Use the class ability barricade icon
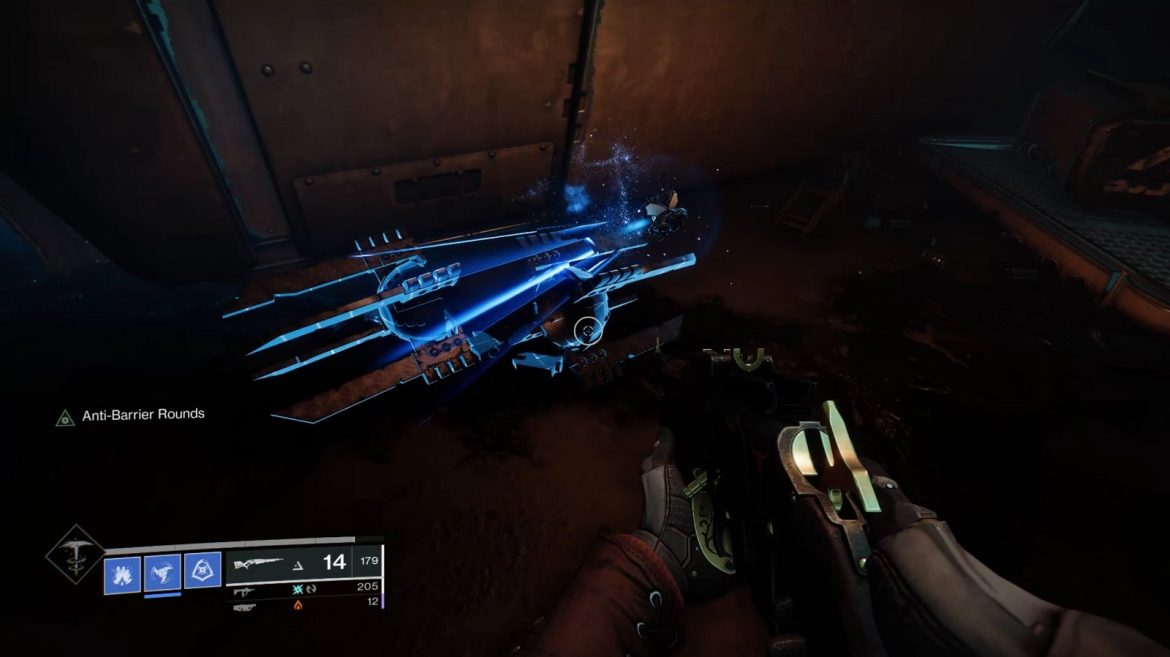The image size is (1170, 657). coord(201,572)
